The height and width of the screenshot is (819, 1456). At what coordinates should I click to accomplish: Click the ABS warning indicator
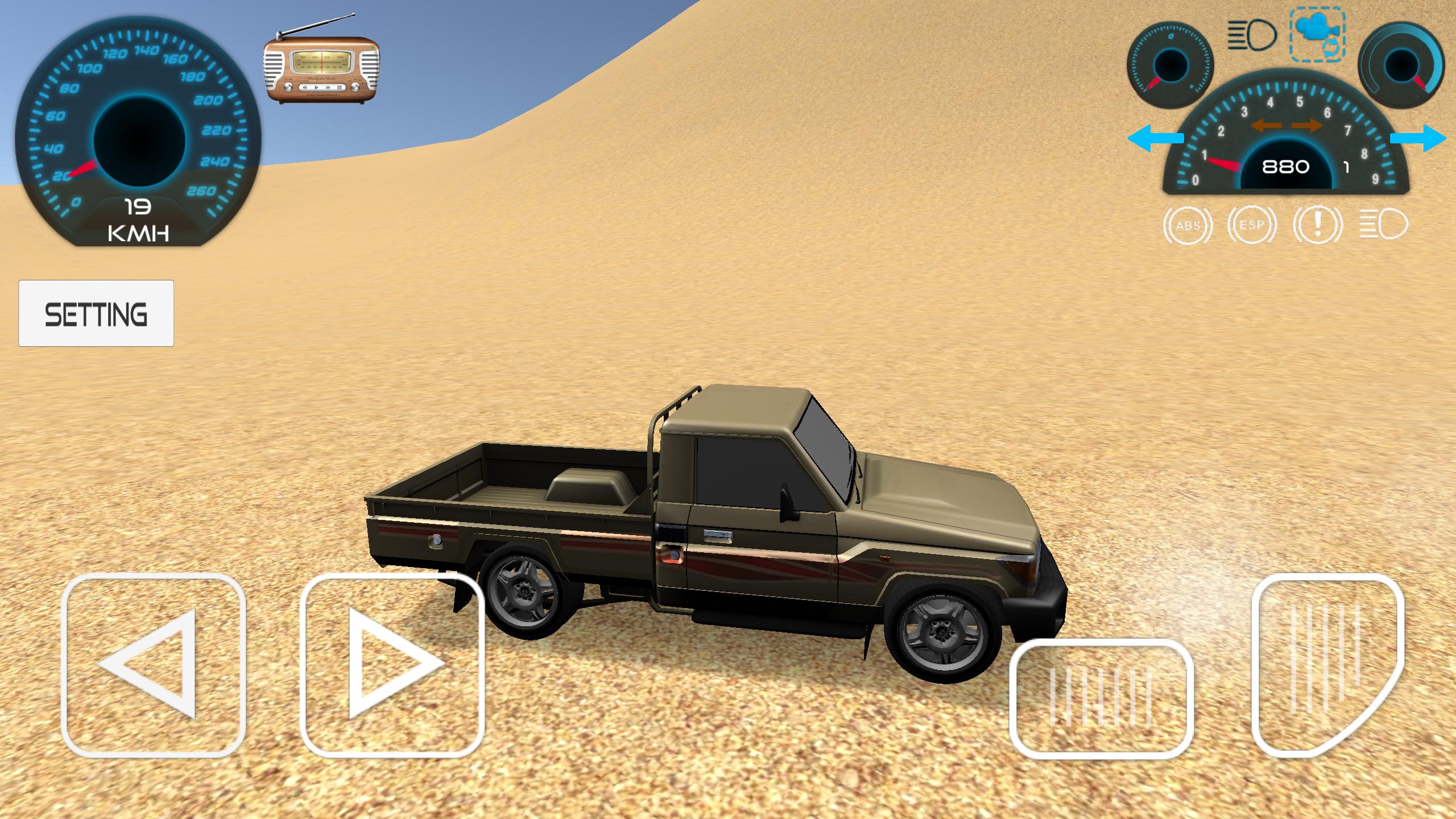click(x=1188, y=225)
